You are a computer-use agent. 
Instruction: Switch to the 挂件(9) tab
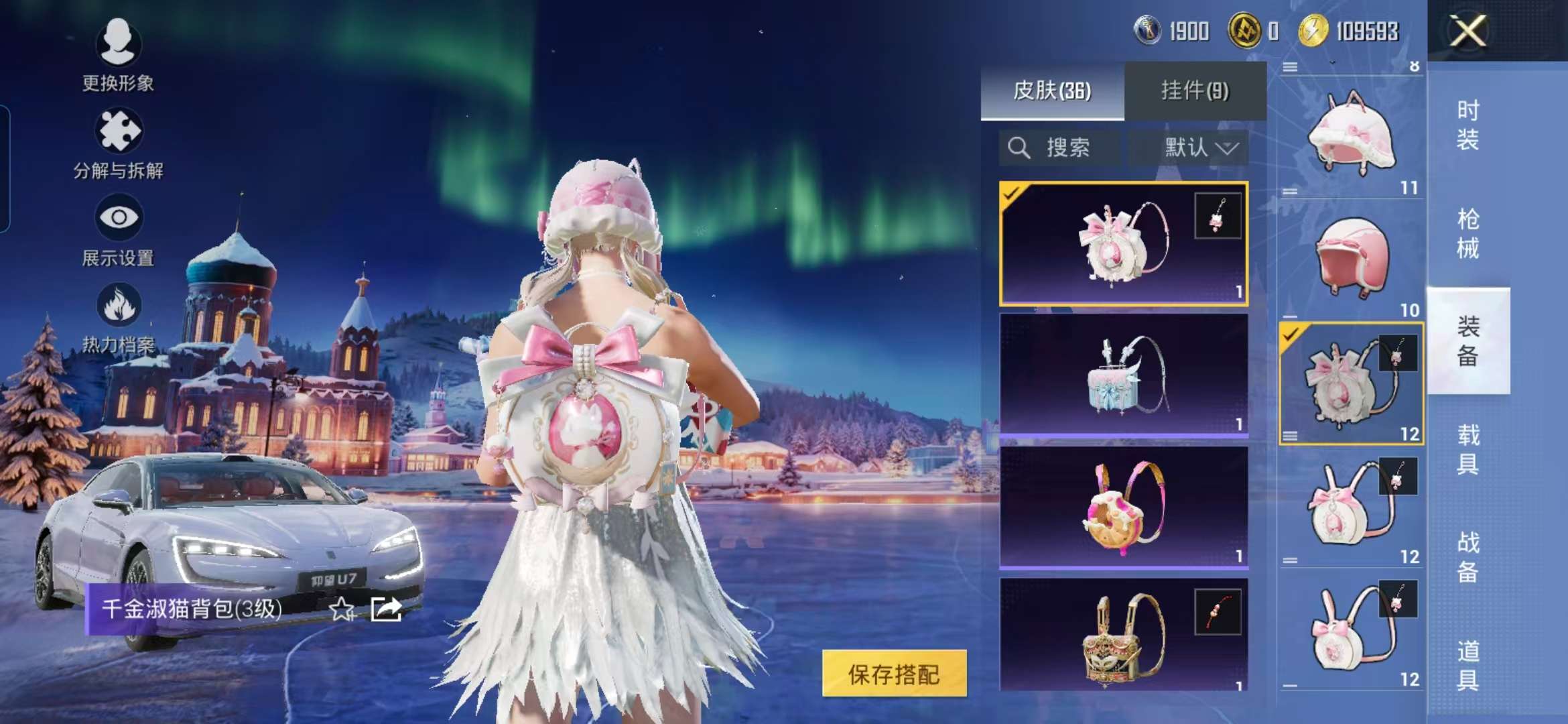pos(1195,90)
